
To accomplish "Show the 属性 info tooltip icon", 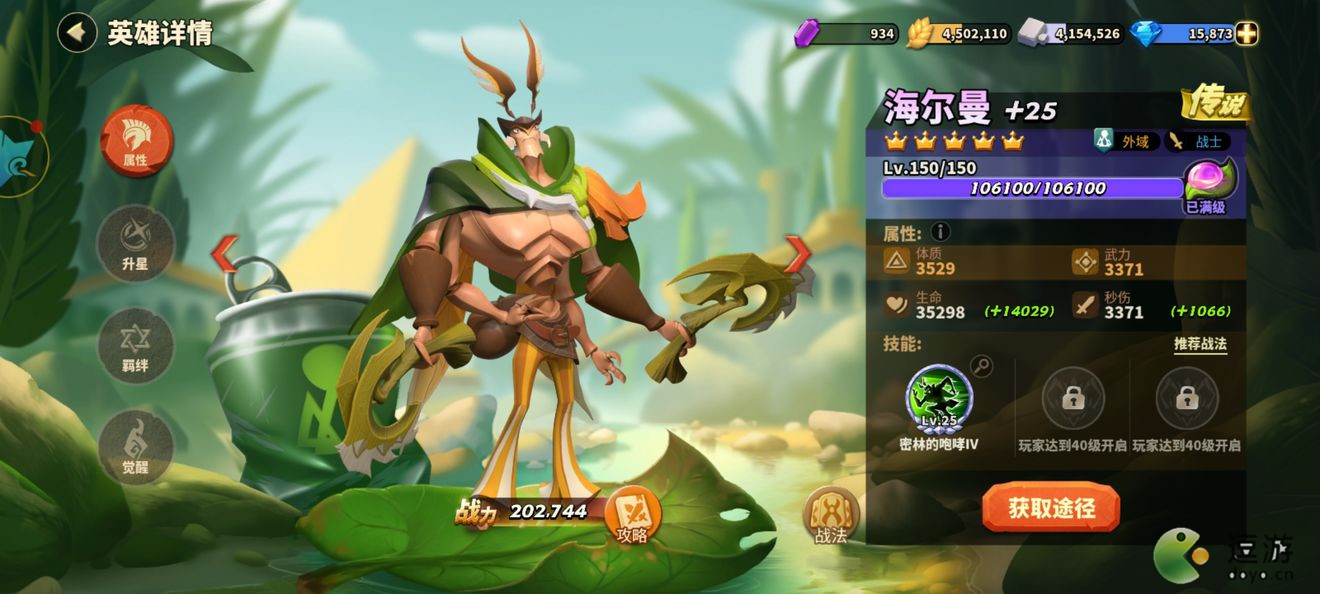I will pos(940,233).
